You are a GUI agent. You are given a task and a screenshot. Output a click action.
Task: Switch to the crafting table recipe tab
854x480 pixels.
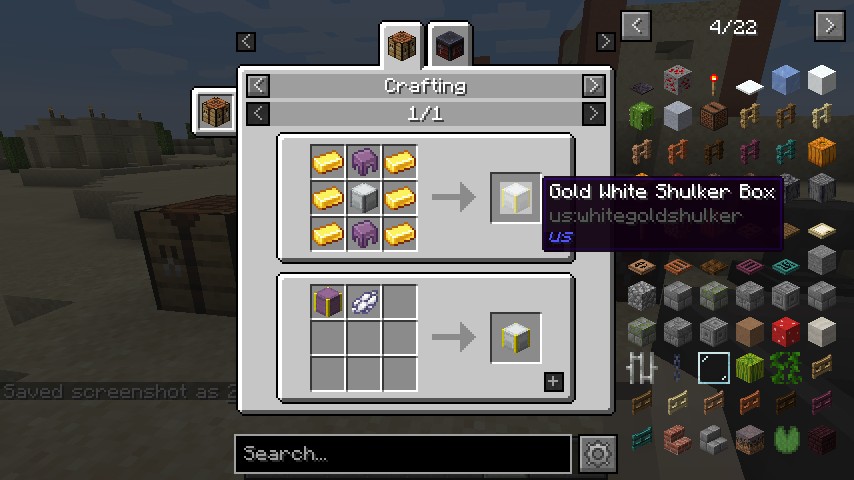tap(404, 46)
